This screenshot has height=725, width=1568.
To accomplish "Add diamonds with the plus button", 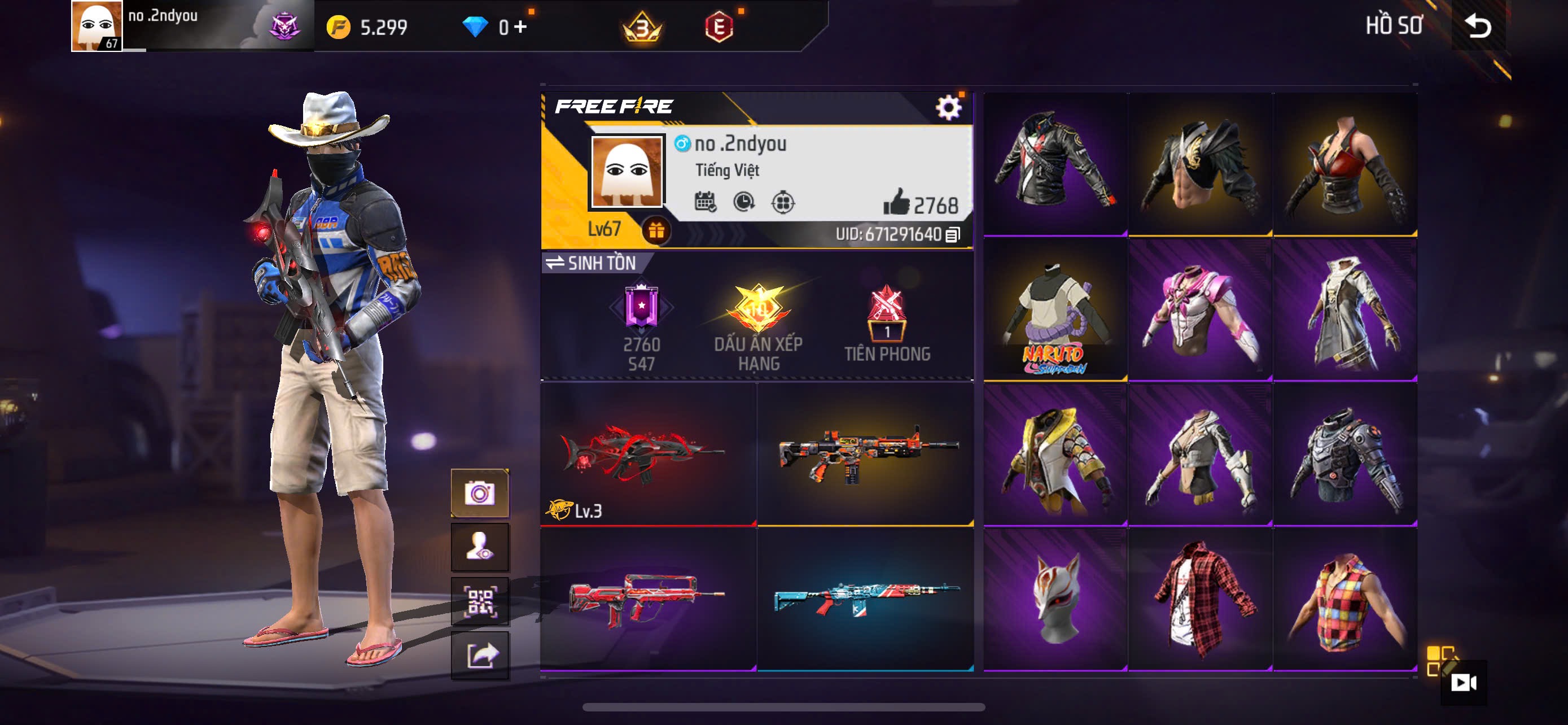I will pos(520,27).
